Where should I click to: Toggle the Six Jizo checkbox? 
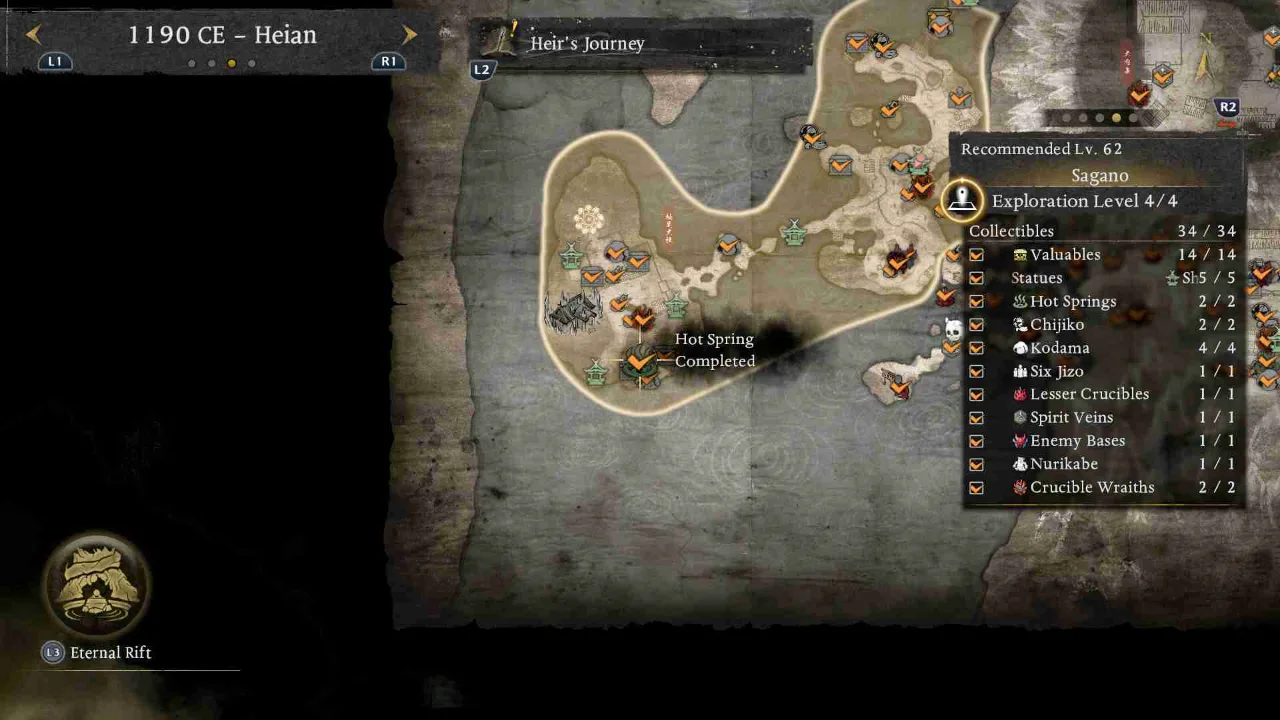pos(976,372)
